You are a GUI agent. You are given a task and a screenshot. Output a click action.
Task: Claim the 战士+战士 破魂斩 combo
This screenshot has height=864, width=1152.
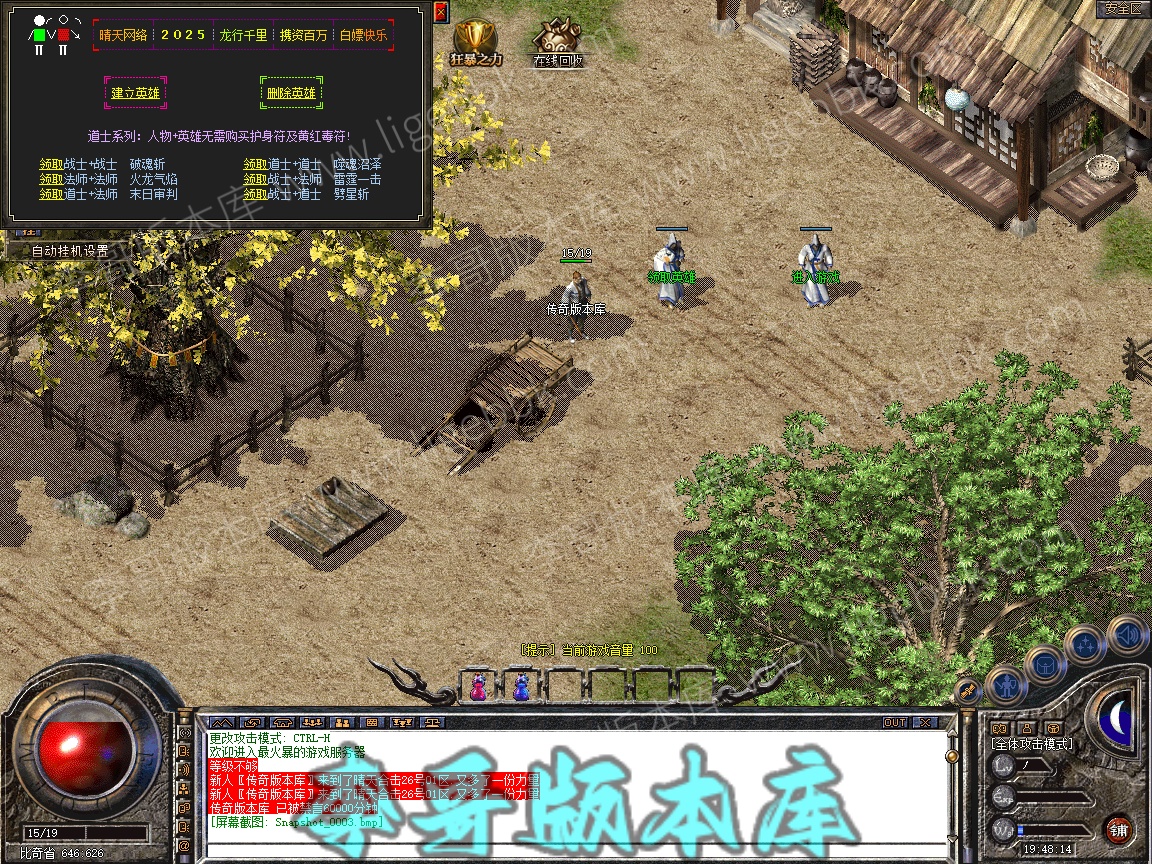point(51,164)
